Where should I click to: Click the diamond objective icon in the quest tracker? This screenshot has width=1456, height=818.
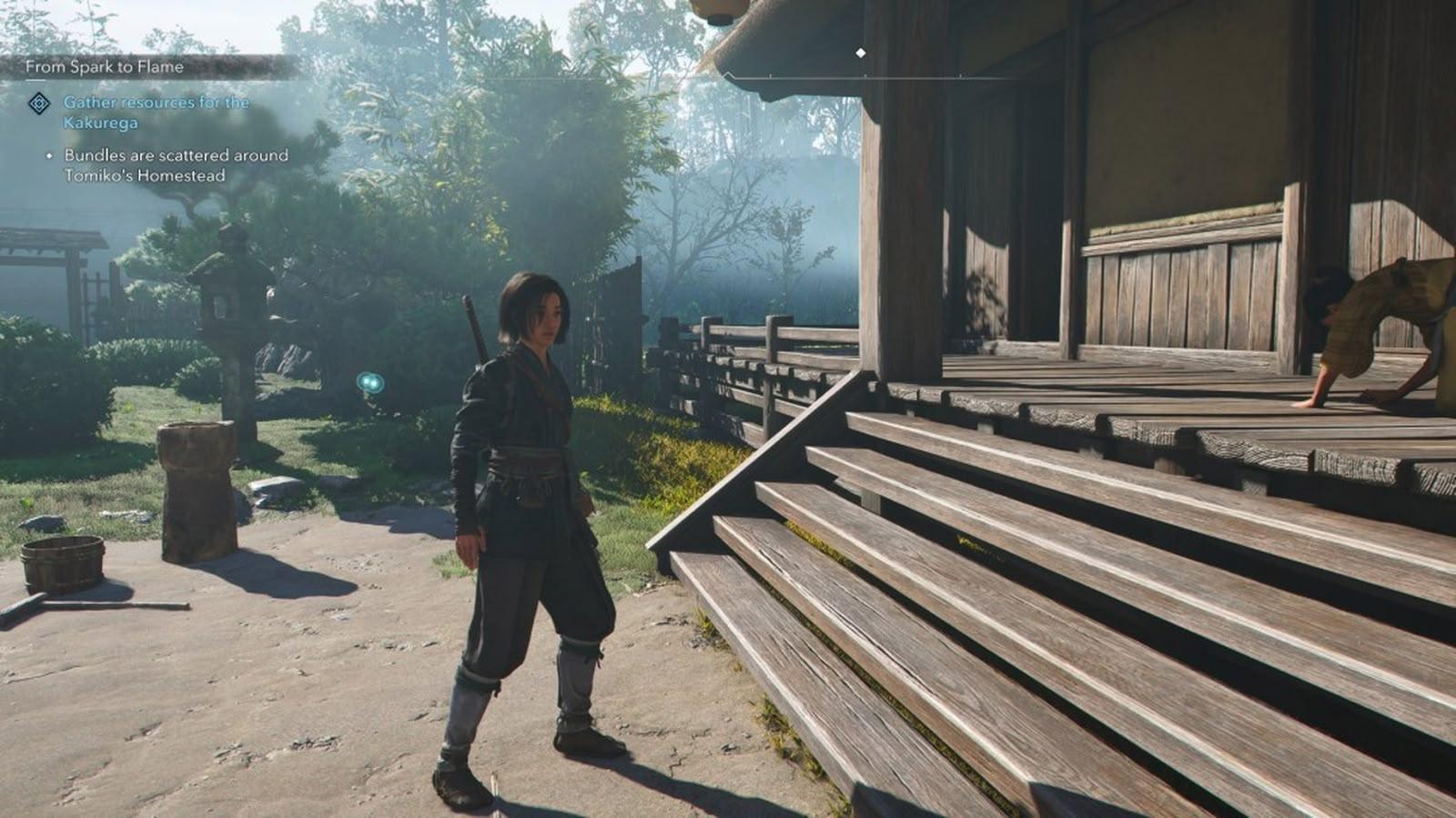coord(39,103)
